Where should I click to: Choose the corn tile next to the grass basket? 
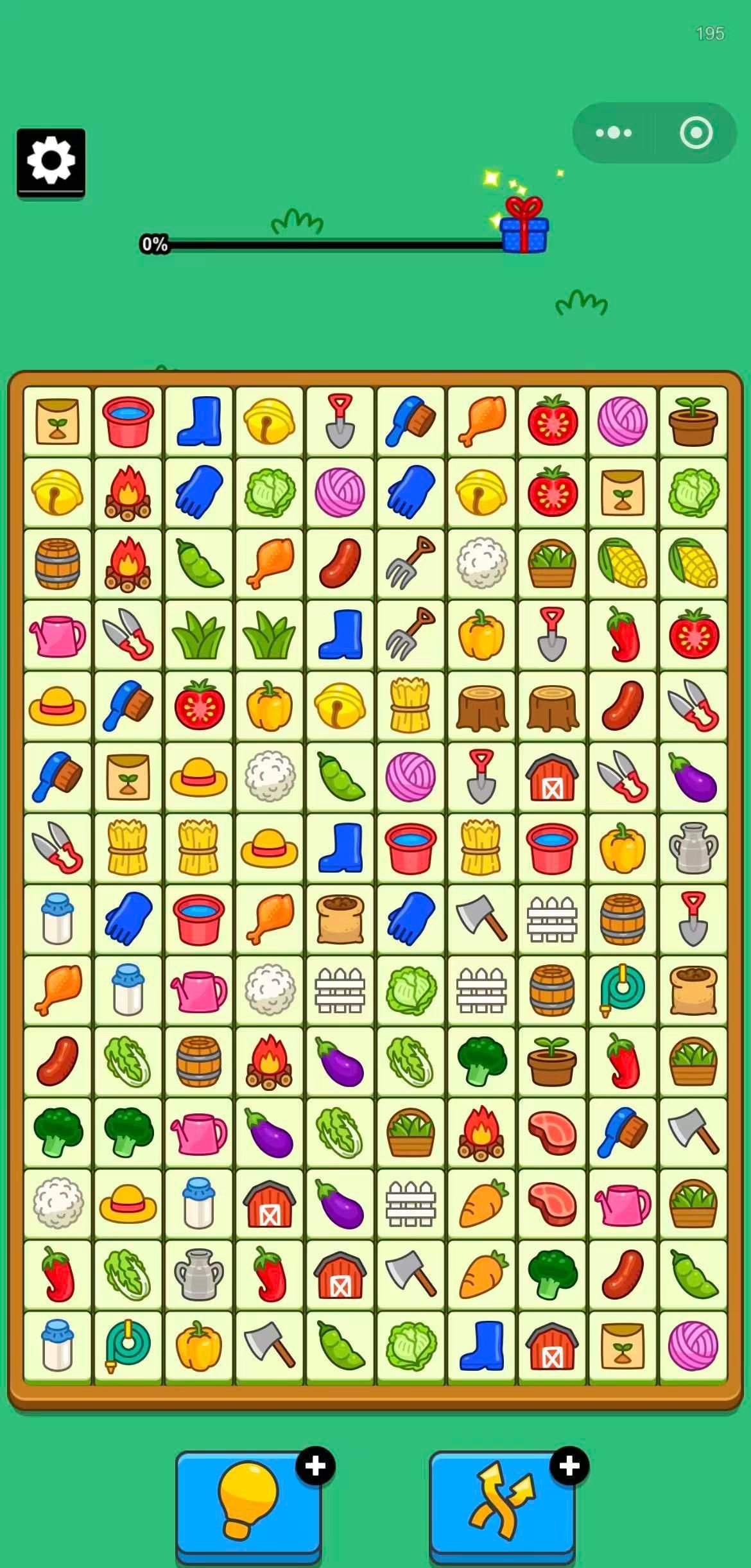pos(623,563)
